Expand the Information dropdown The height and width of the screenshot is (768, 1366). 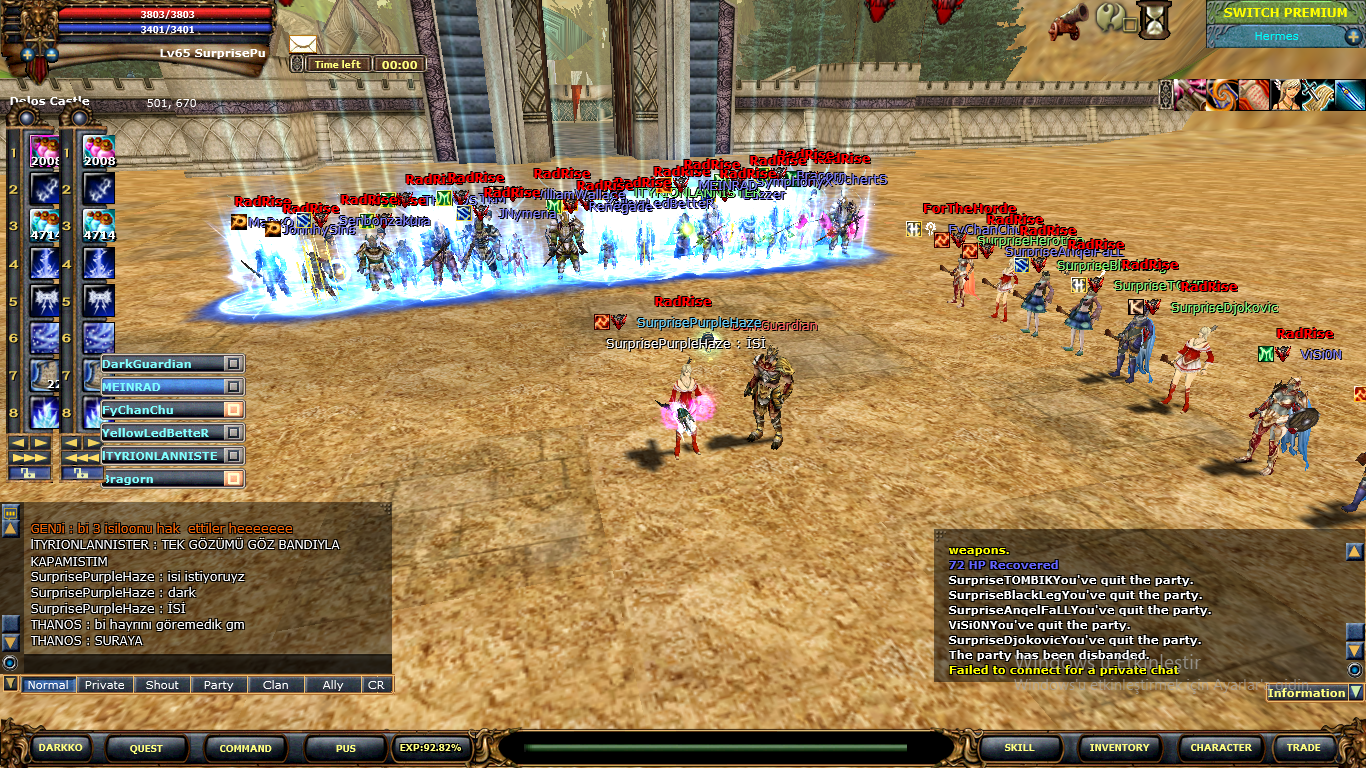tap(1356, 692)
